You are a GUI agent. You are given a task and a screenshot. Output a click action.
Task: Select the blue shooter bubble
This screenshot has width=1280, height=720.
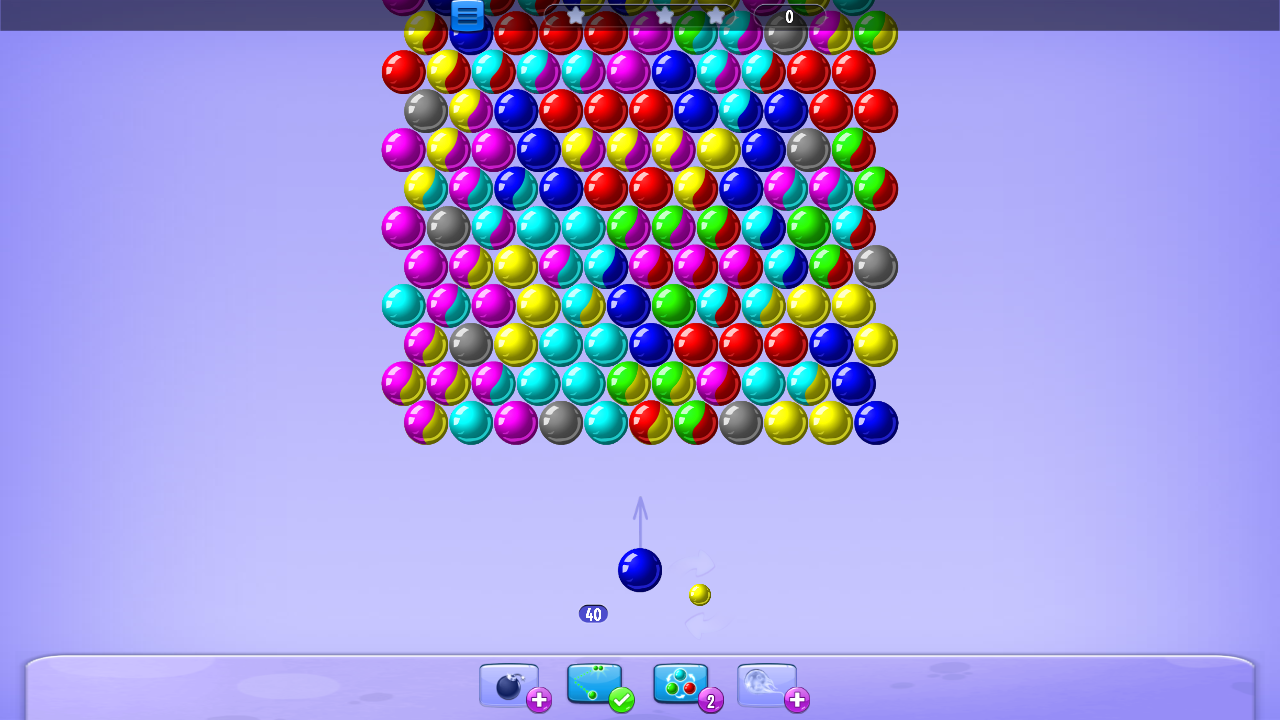point(640,570)
